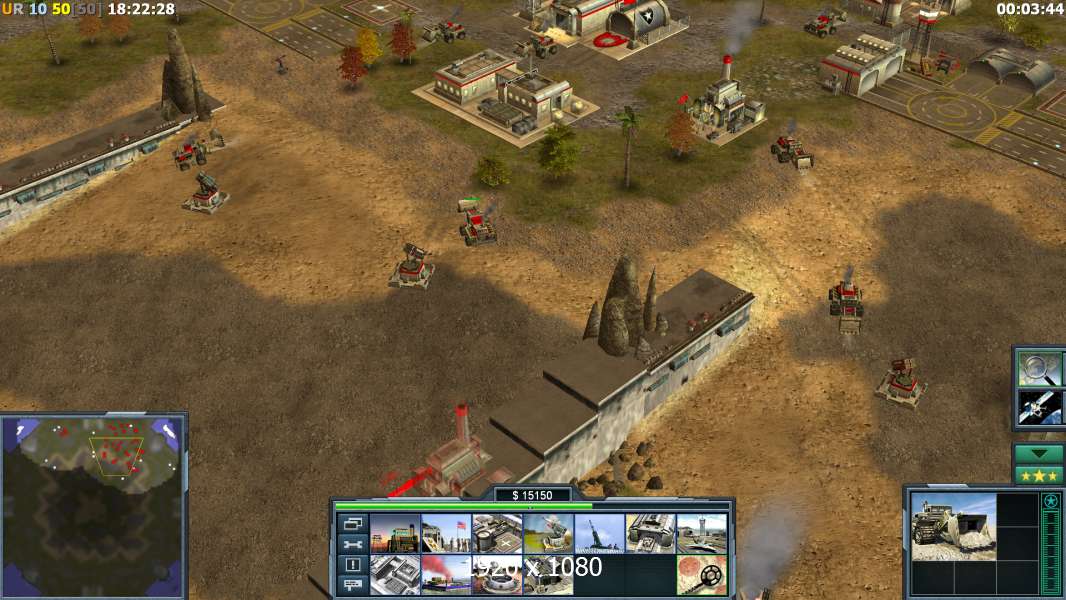Click the wrench repair button
This screenshot has height=600, width=1066.
tap(352, 545)
